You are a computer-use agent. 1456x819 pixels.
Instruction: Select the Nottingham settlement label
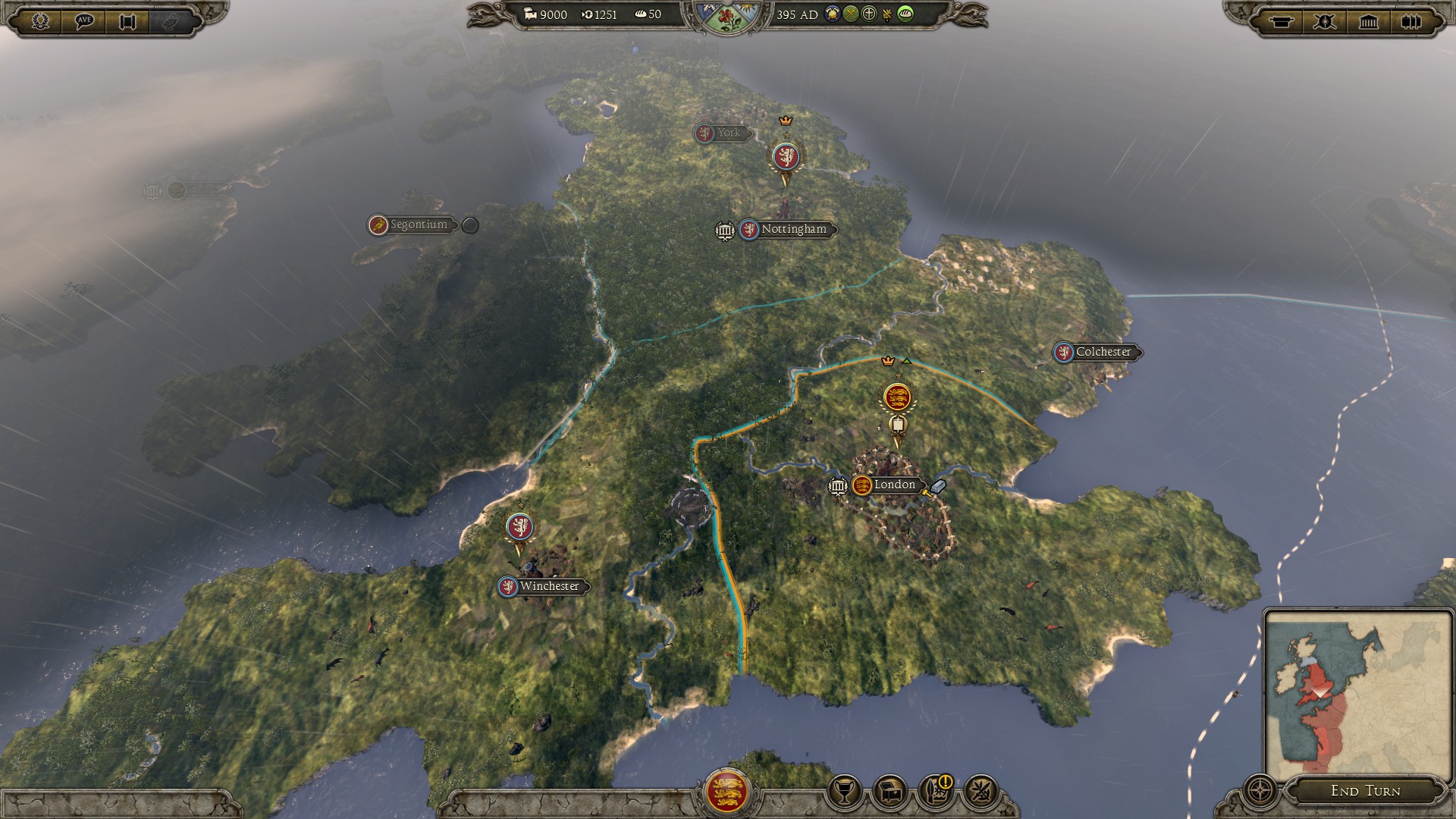(x=793, y=229)
